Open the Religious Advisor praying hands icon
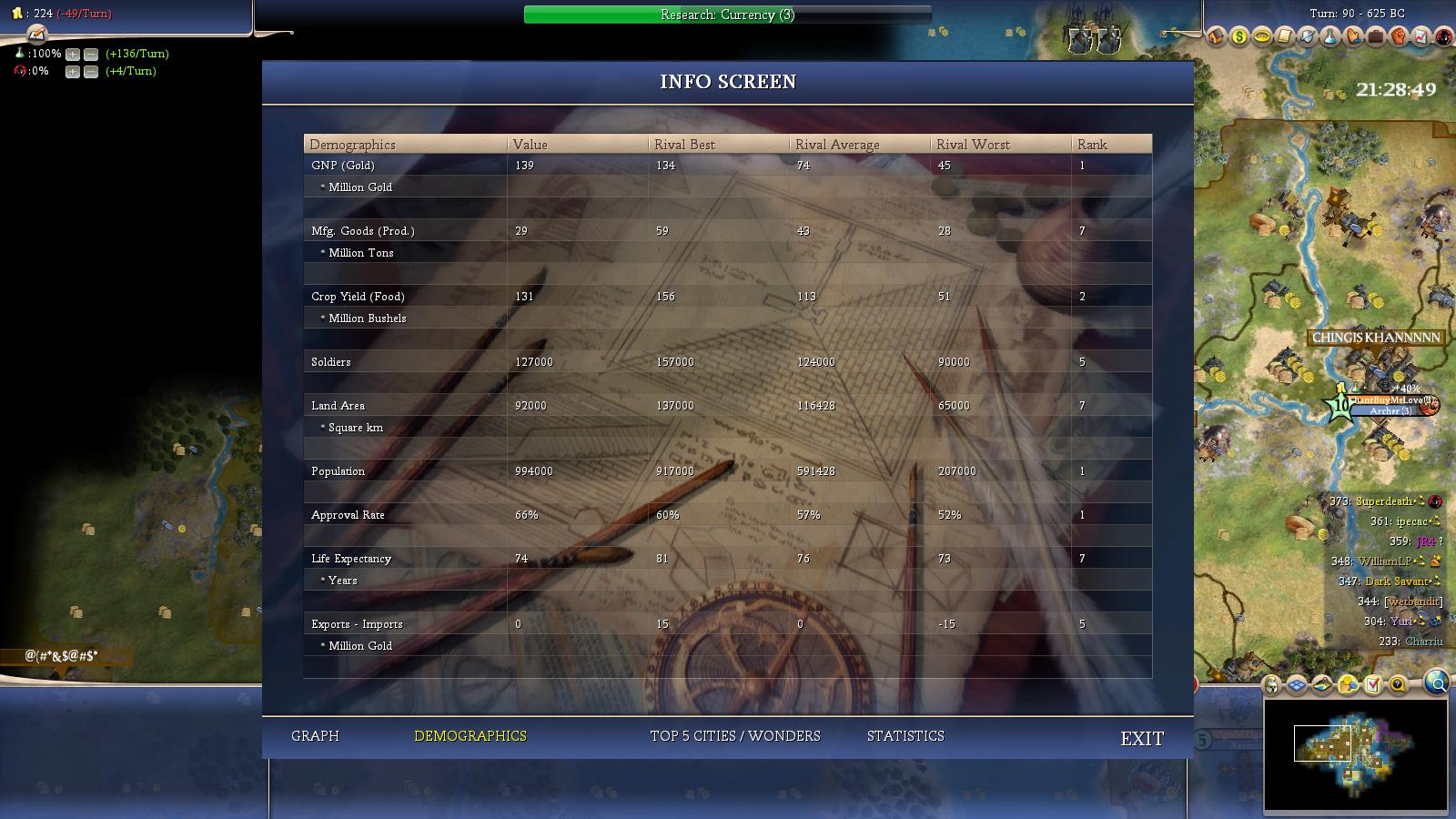The width and height of the screenshot is (1456, 819). [1354, 38]
